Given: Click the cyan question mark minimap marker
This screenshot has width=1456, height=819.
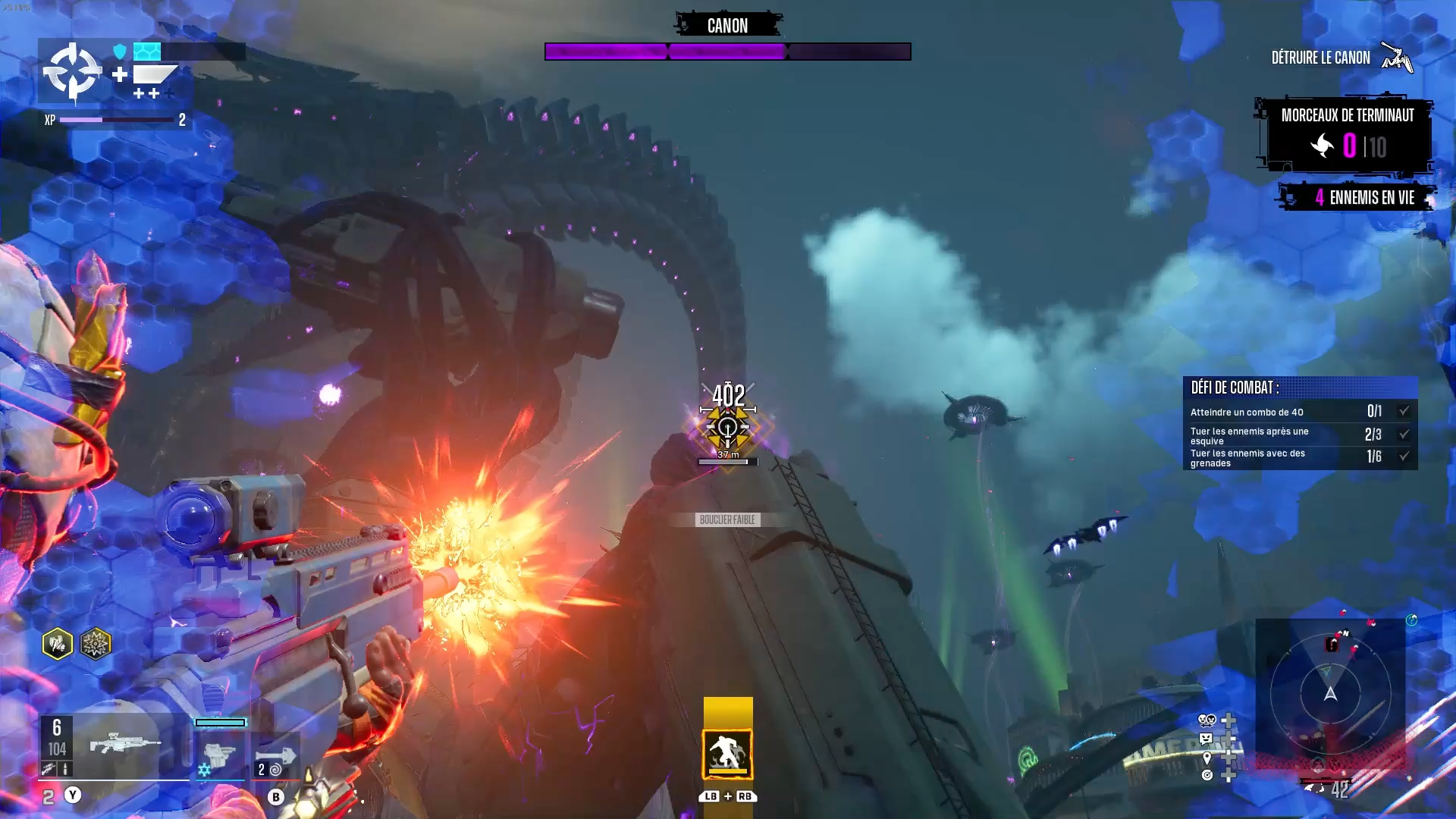Looking at the screenshot, I should tap(1411, 620).
